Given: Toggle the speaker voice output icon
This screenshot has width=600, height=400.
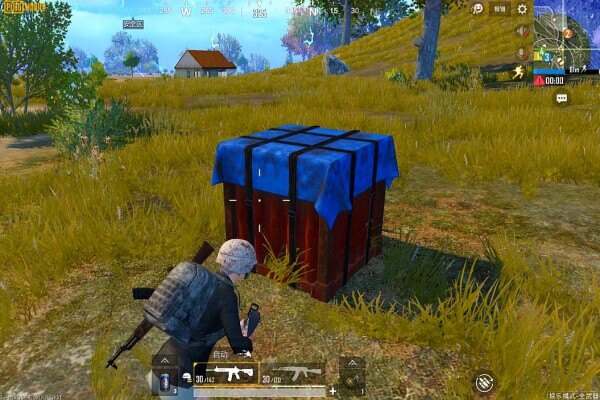Looking at the screenshot, I should click(521, 31).
